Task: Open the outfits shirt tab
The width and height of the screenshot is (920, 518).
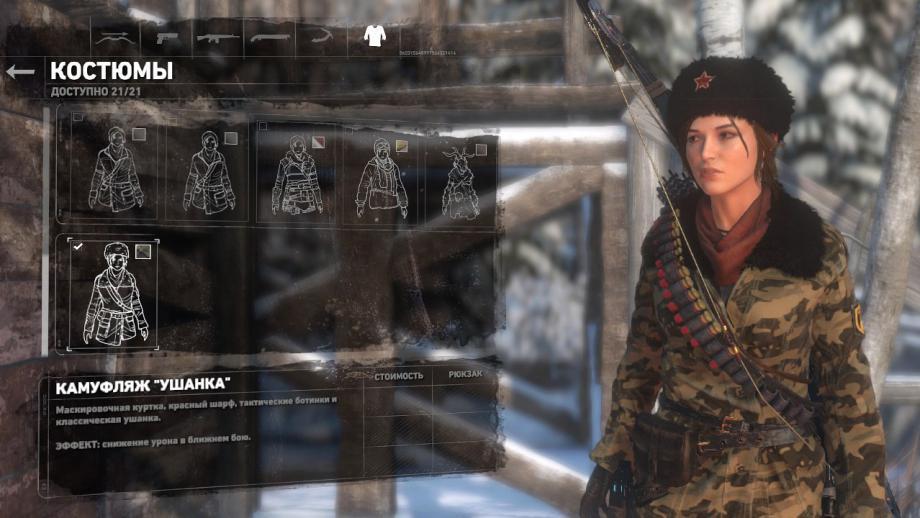Action: coord(374,37)
